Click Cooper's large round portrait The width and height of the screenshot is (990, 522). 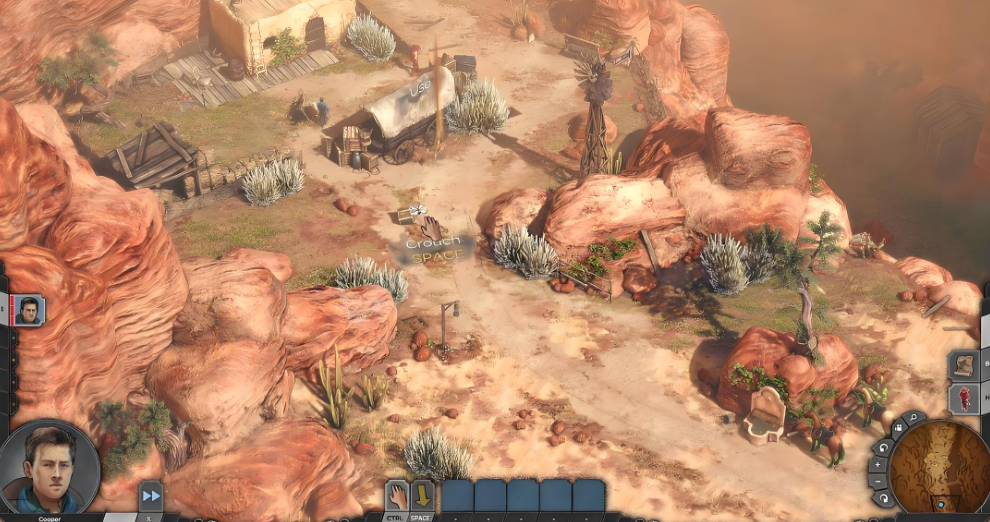(x=50, y=469)
